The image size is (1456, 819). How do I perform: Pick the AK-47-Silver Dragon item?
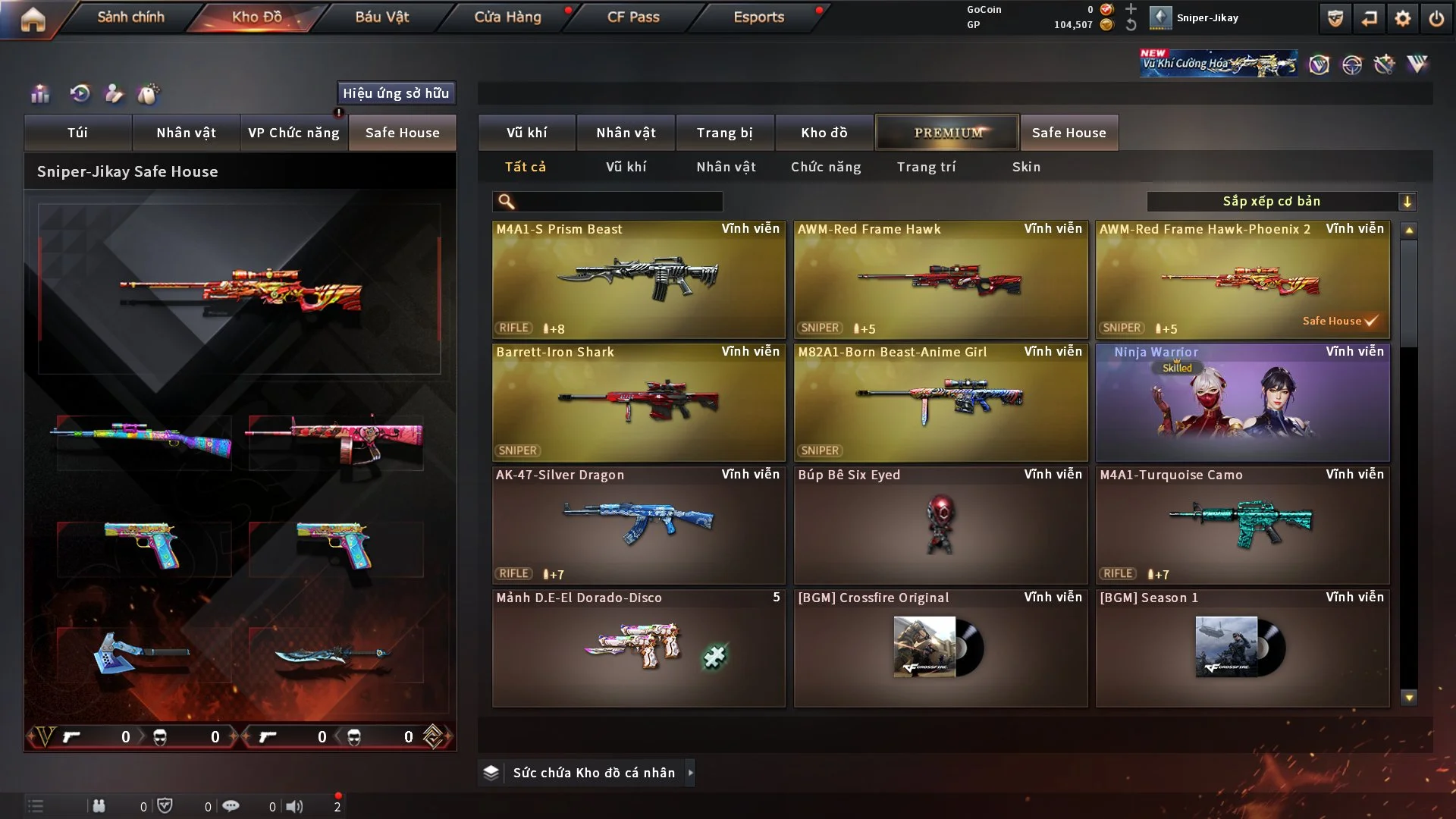point(638,525)
